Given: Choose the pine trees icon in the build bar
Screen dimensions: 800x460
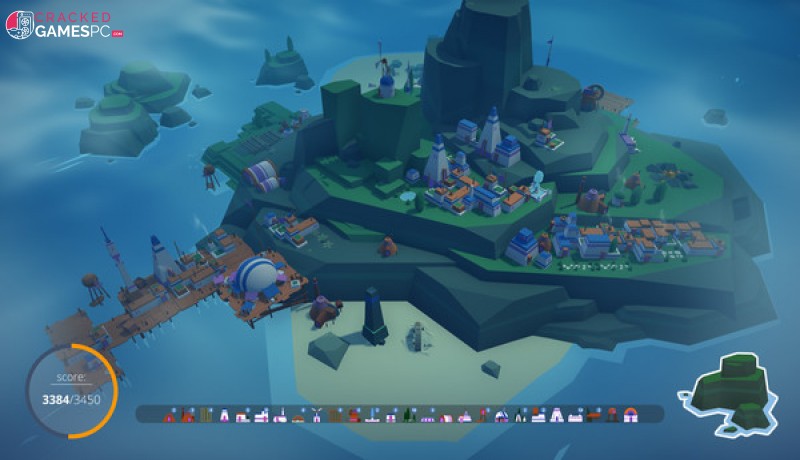Looking at the screenshot, I should tap(408, 415).
